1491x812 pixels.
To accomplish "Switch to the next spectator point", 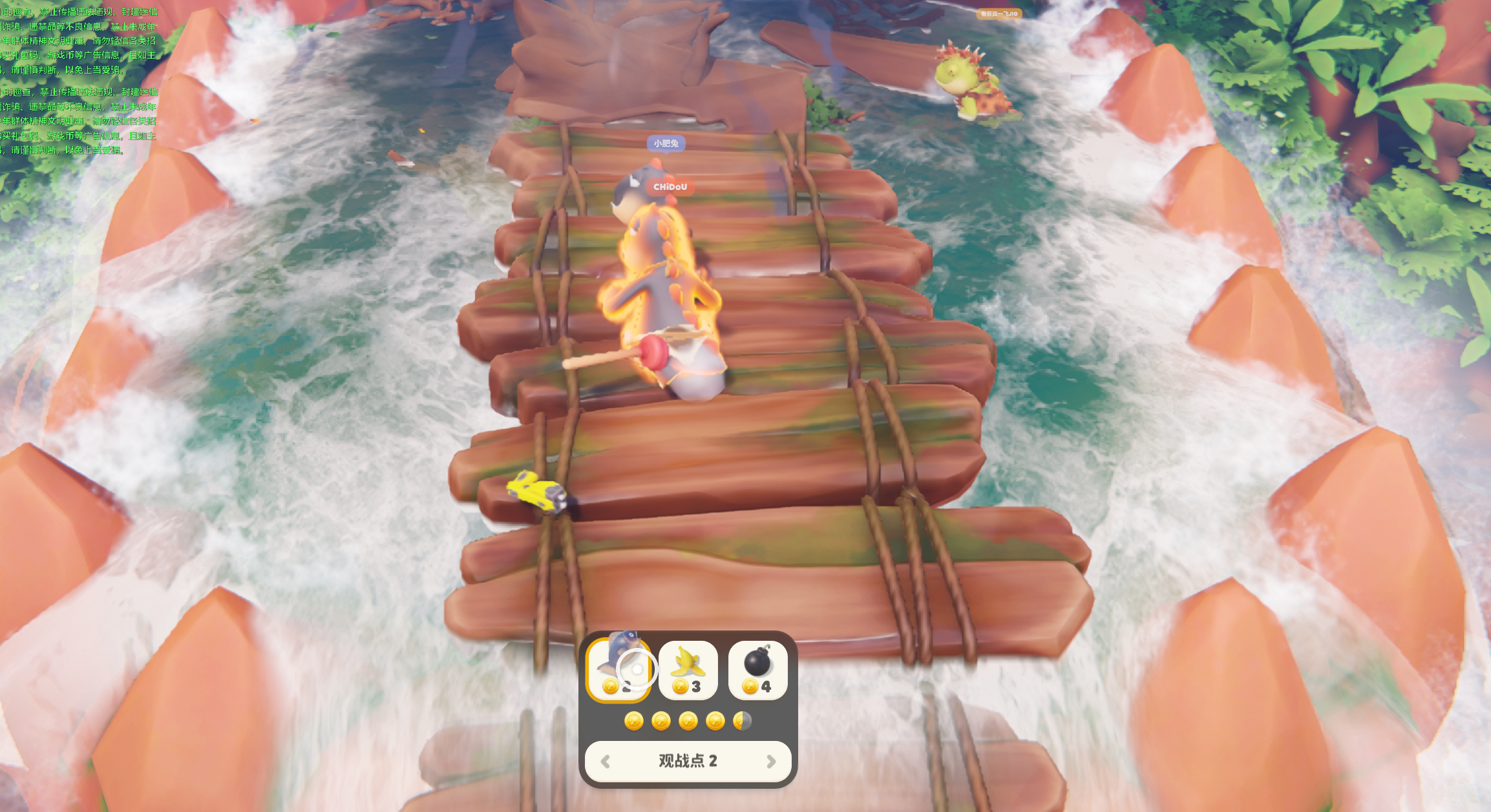I will click(x=770, y=762).
